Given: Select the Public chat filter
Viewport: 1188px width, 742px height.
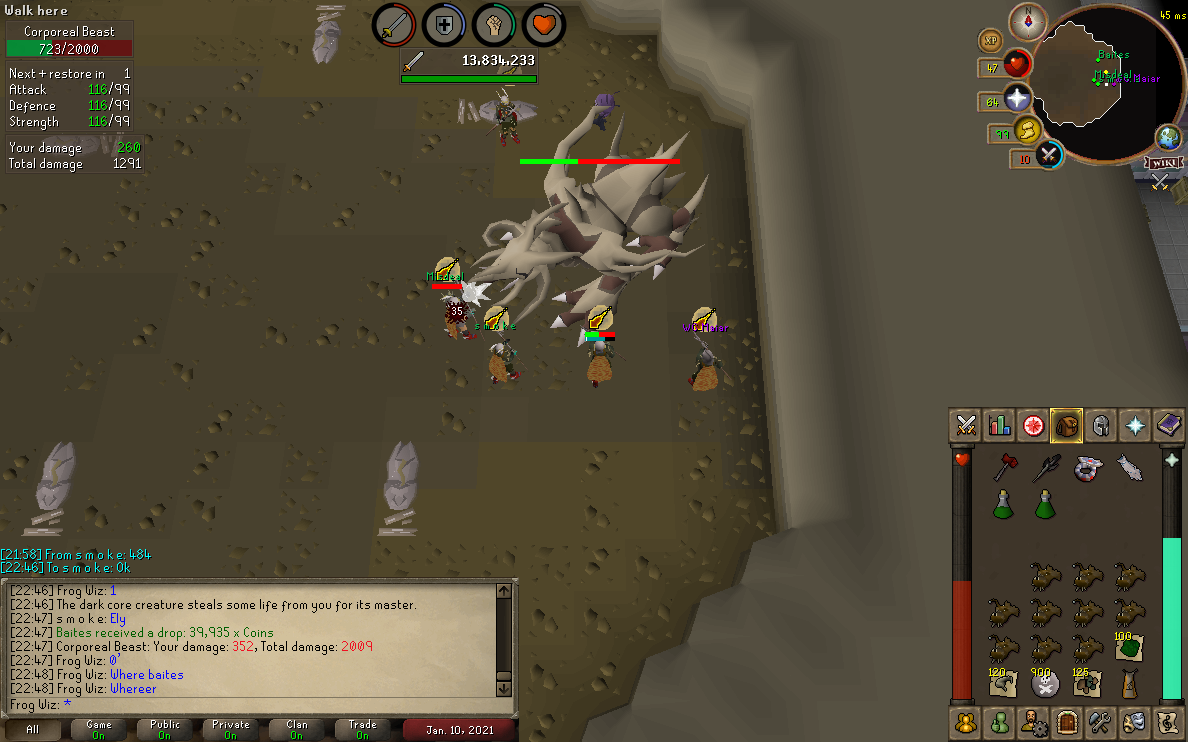Looking at the screenshot, I should (x=165, y=729).
